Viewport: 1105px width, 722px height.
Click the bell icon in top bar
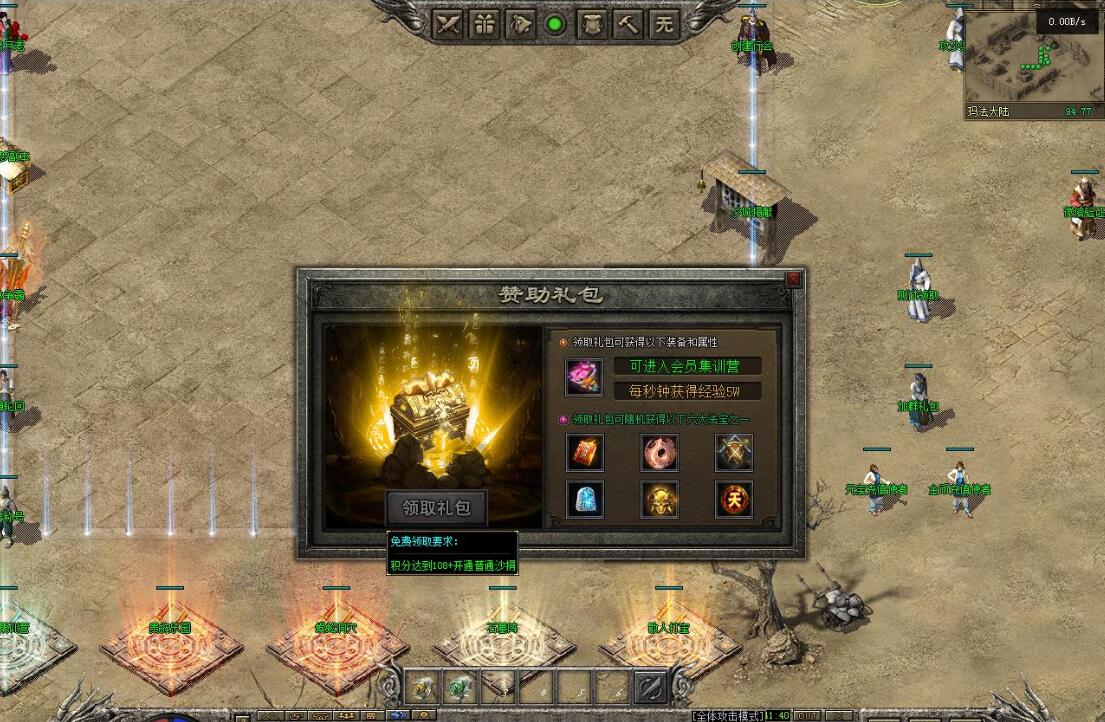(520, 25)
